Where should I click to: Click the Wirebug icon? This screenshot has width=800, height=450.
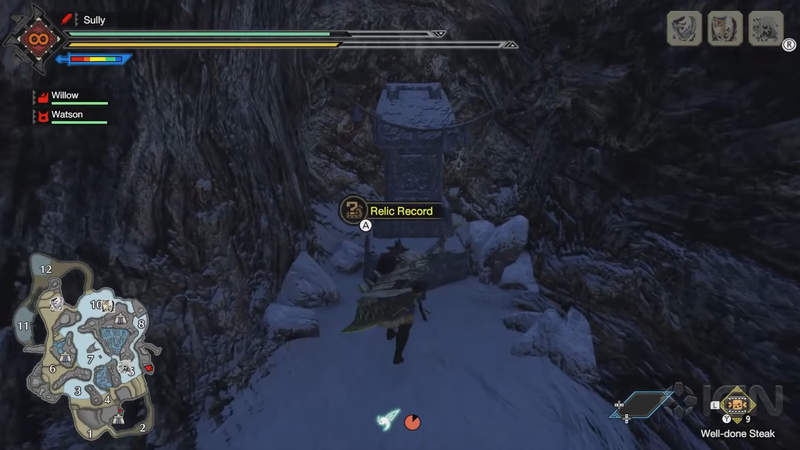click(x=386, y=421)
